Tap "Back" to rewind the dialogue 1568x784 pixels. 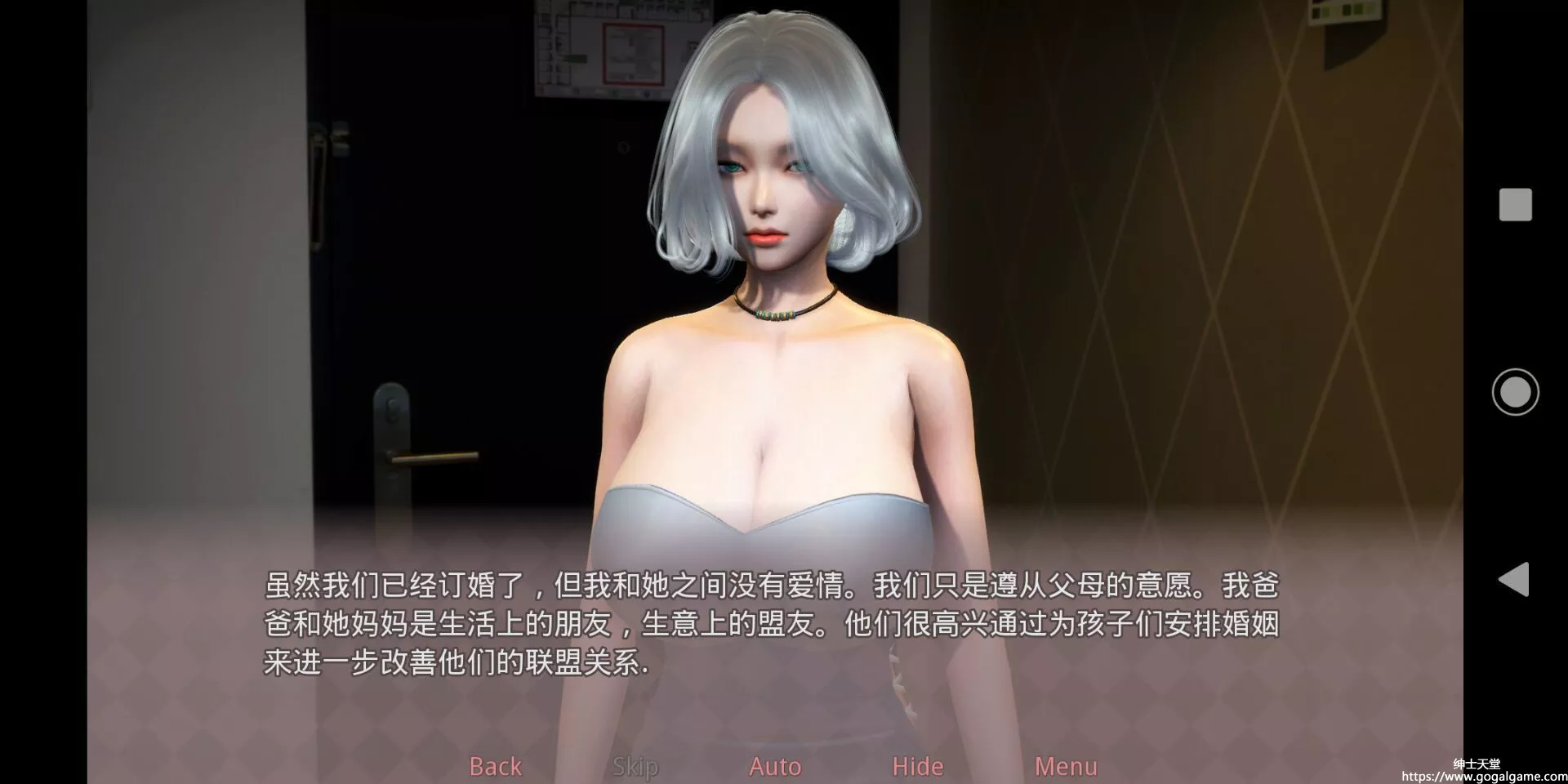pyautogui.click(x=494, y=766)
